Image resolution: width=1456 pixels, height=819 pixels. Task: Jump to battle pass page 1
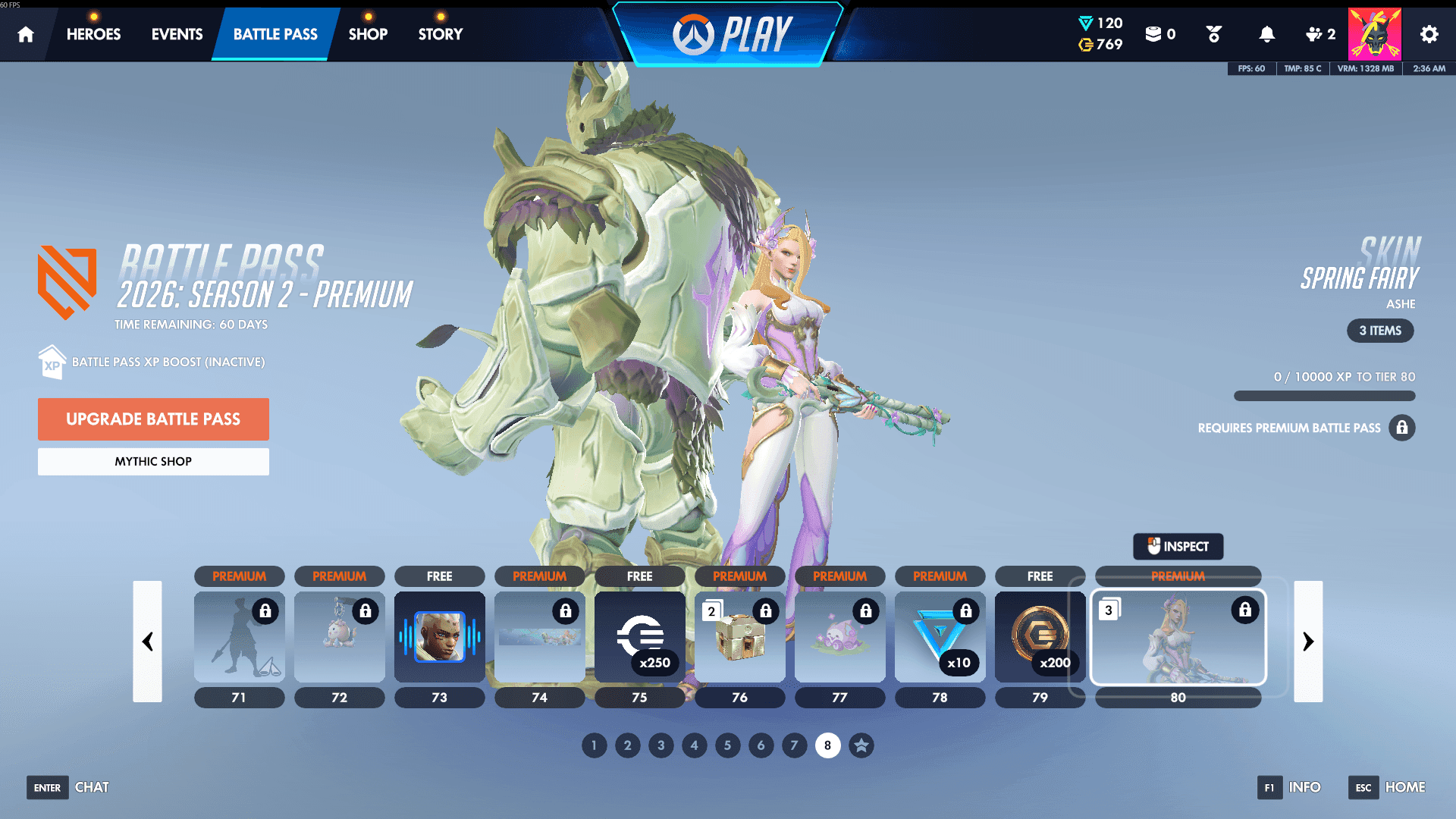(x=594, y=745)
